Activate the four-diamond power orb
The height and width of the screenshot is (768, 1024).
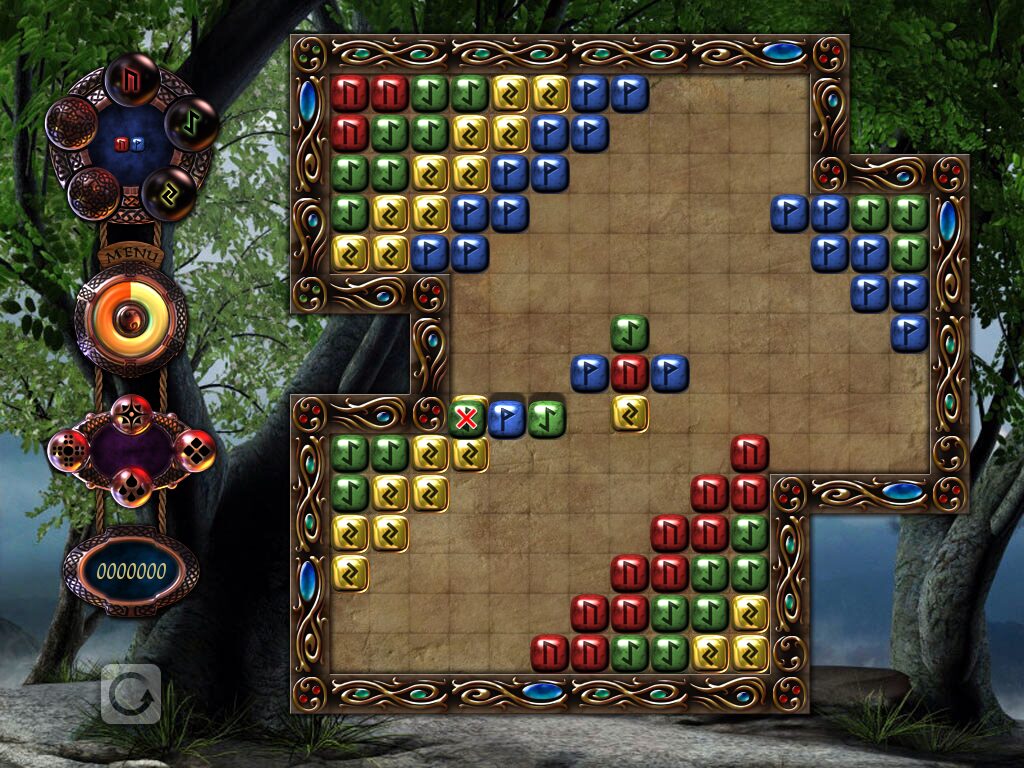195,450
